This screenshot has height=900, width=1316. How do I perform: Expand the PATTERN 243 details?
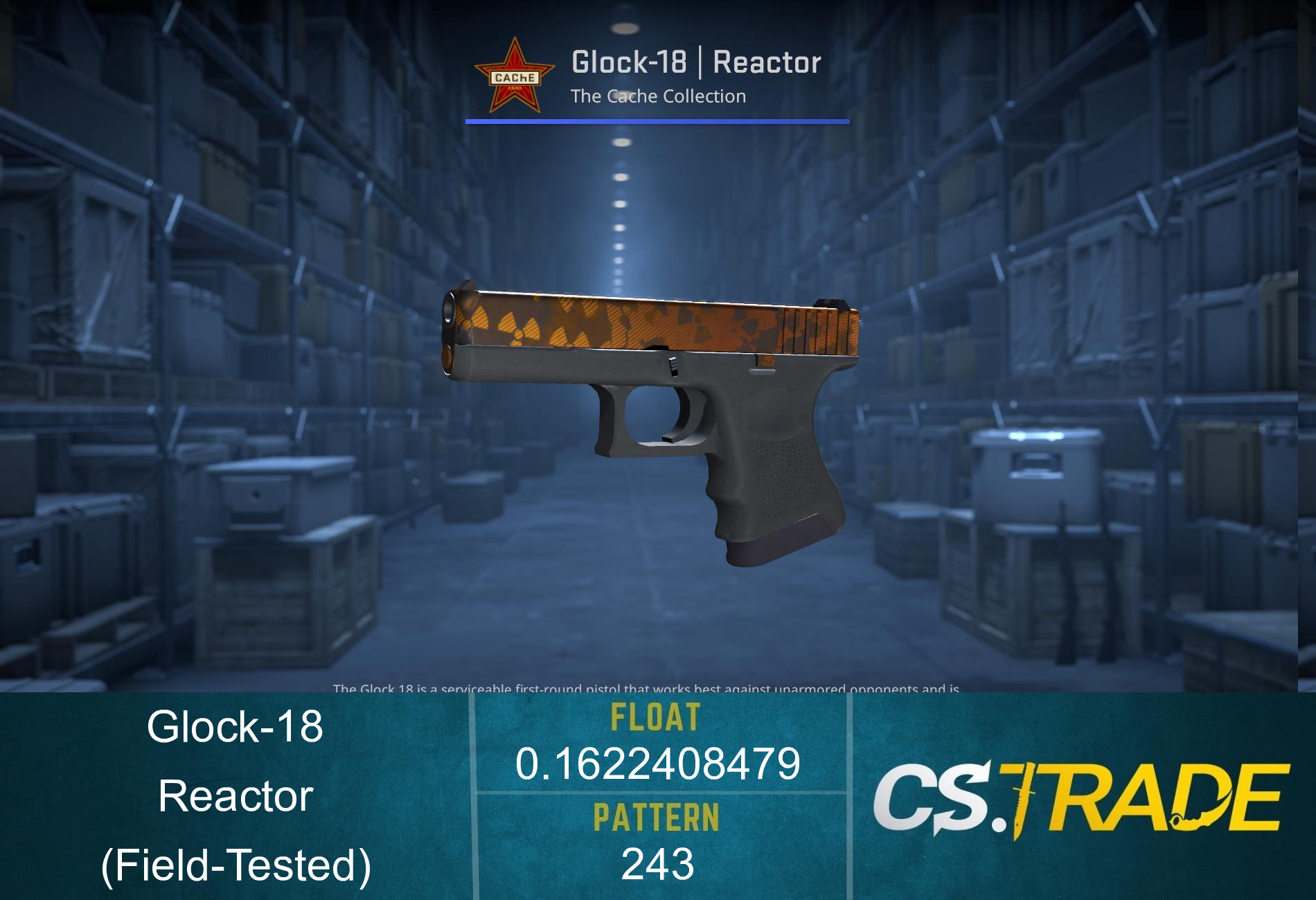click(657, 865)
